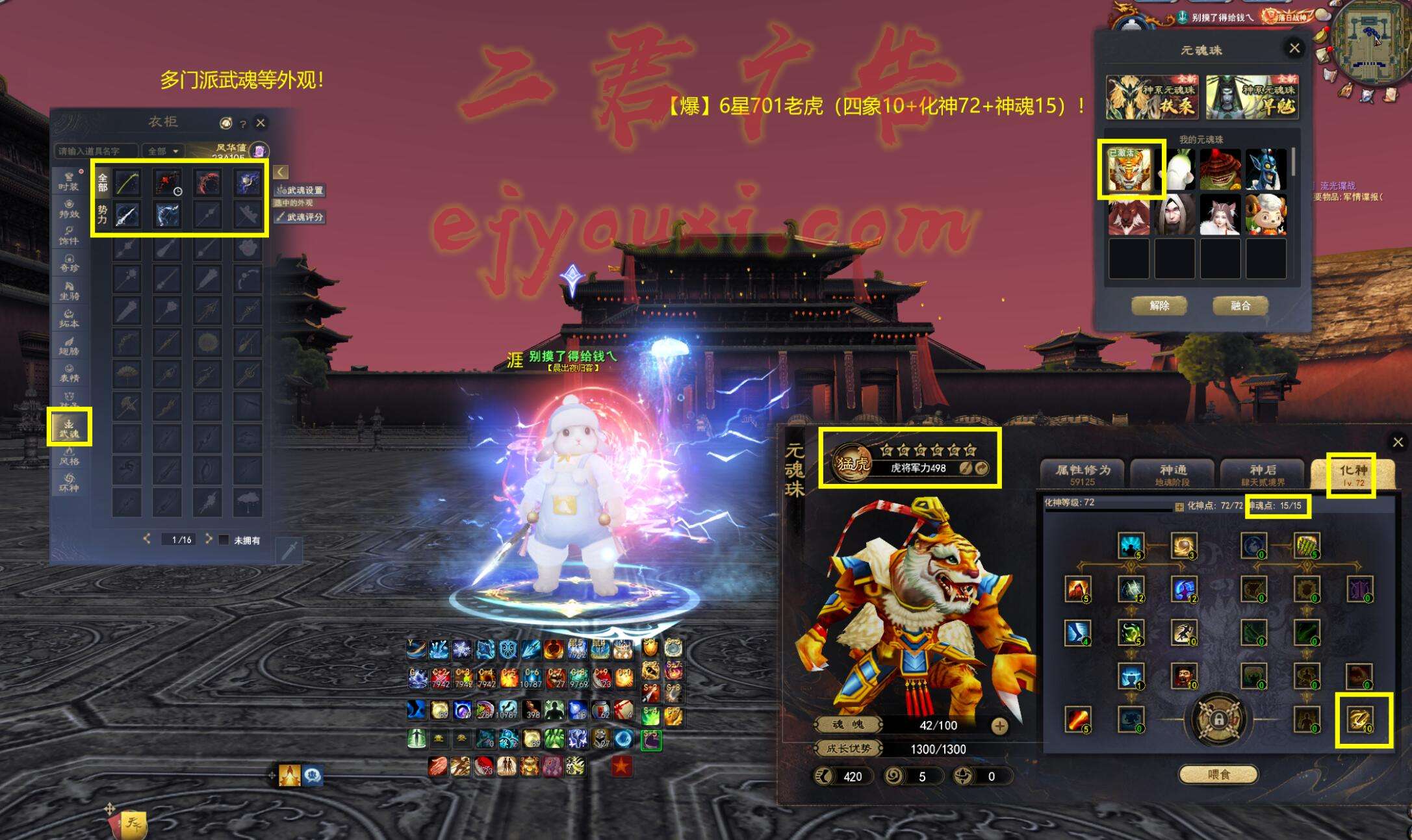
Task: Add soul points with the 魂魄 plus button
Action: coord(999,726)
